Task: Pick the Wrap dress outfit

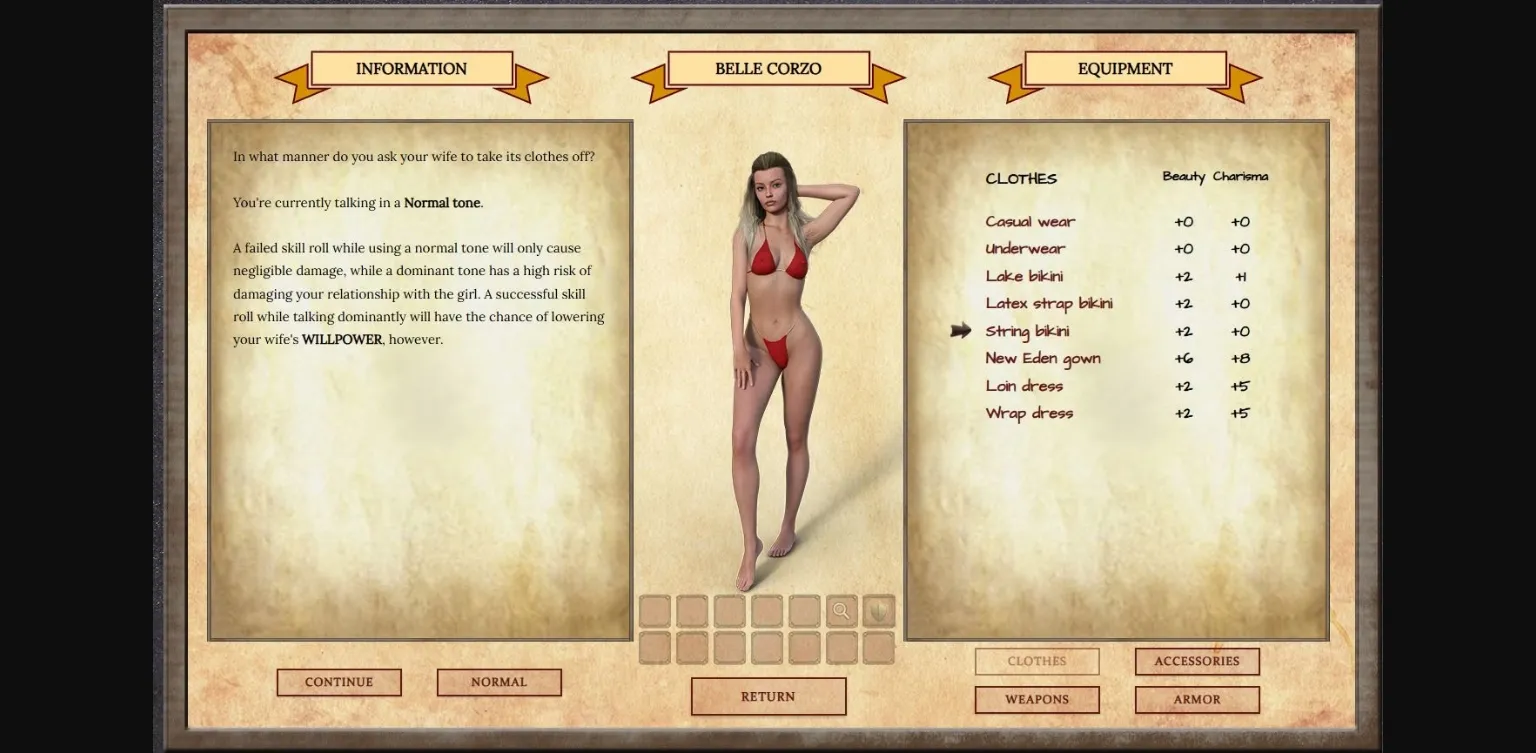Action: [x=1029, y=412]
